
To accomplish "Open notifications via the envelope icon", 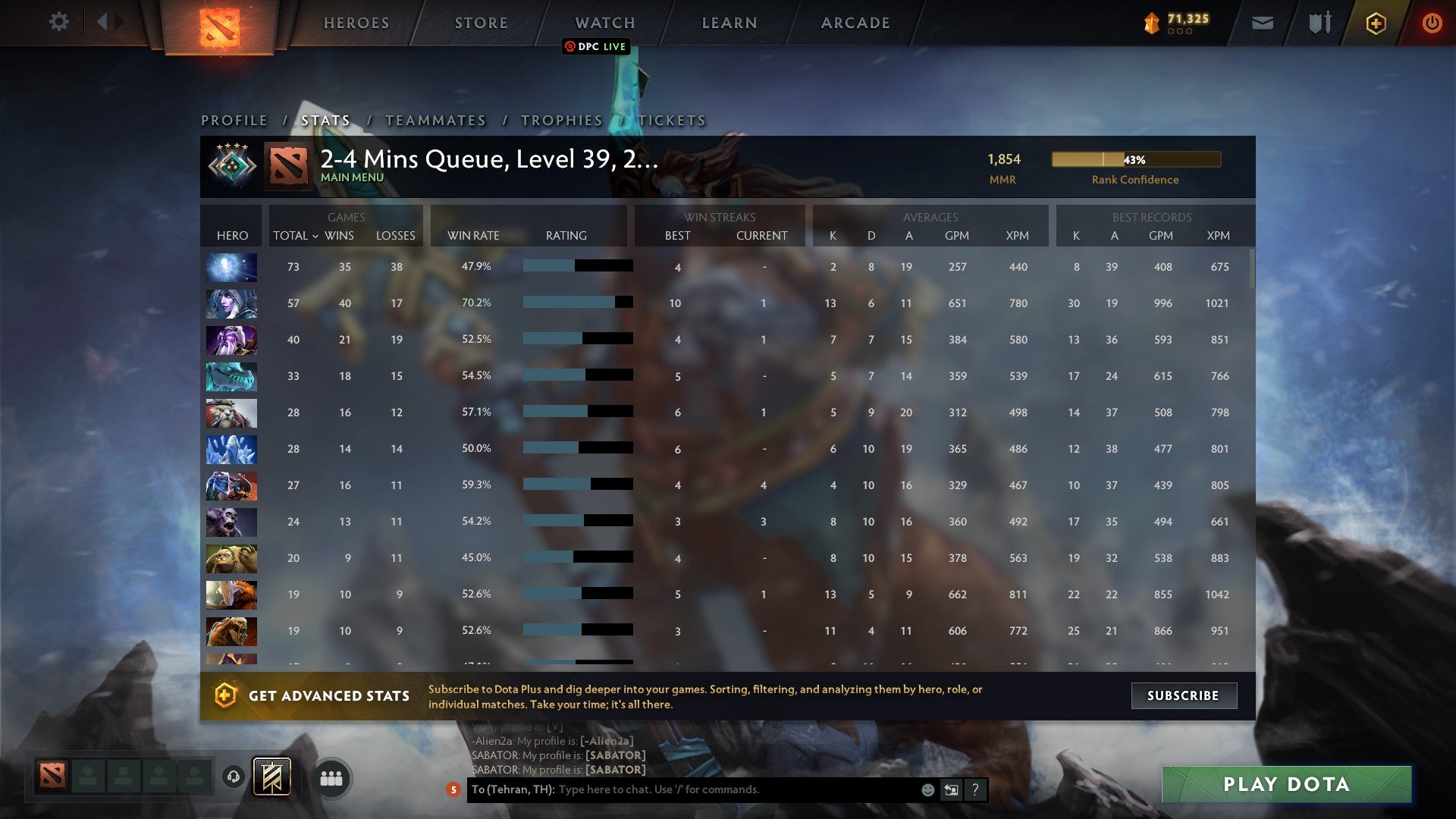I will tap(1263, 23).
